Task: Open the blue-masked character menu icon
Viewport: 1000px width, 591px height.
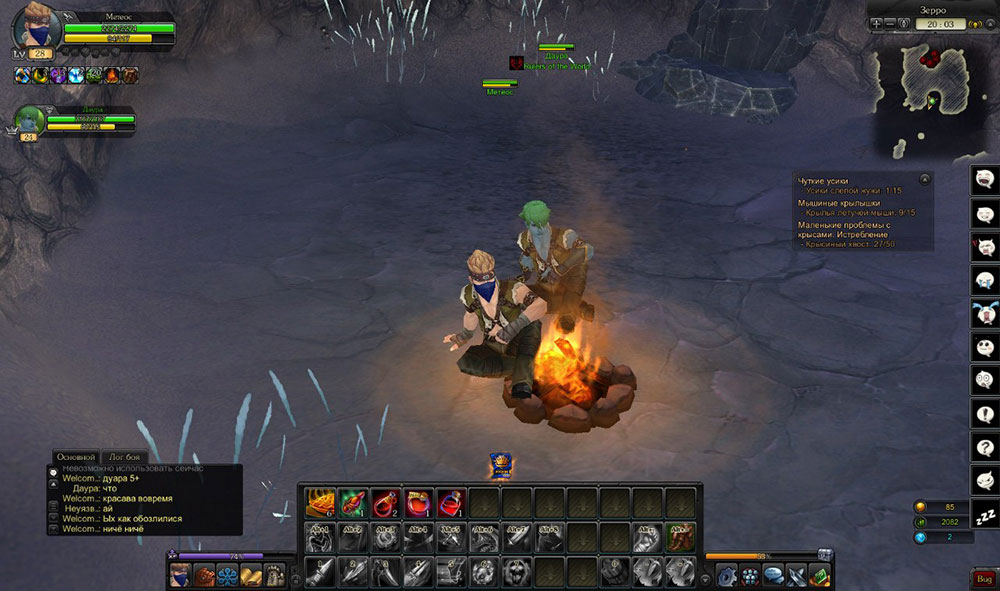Action: tap(181, 575)
